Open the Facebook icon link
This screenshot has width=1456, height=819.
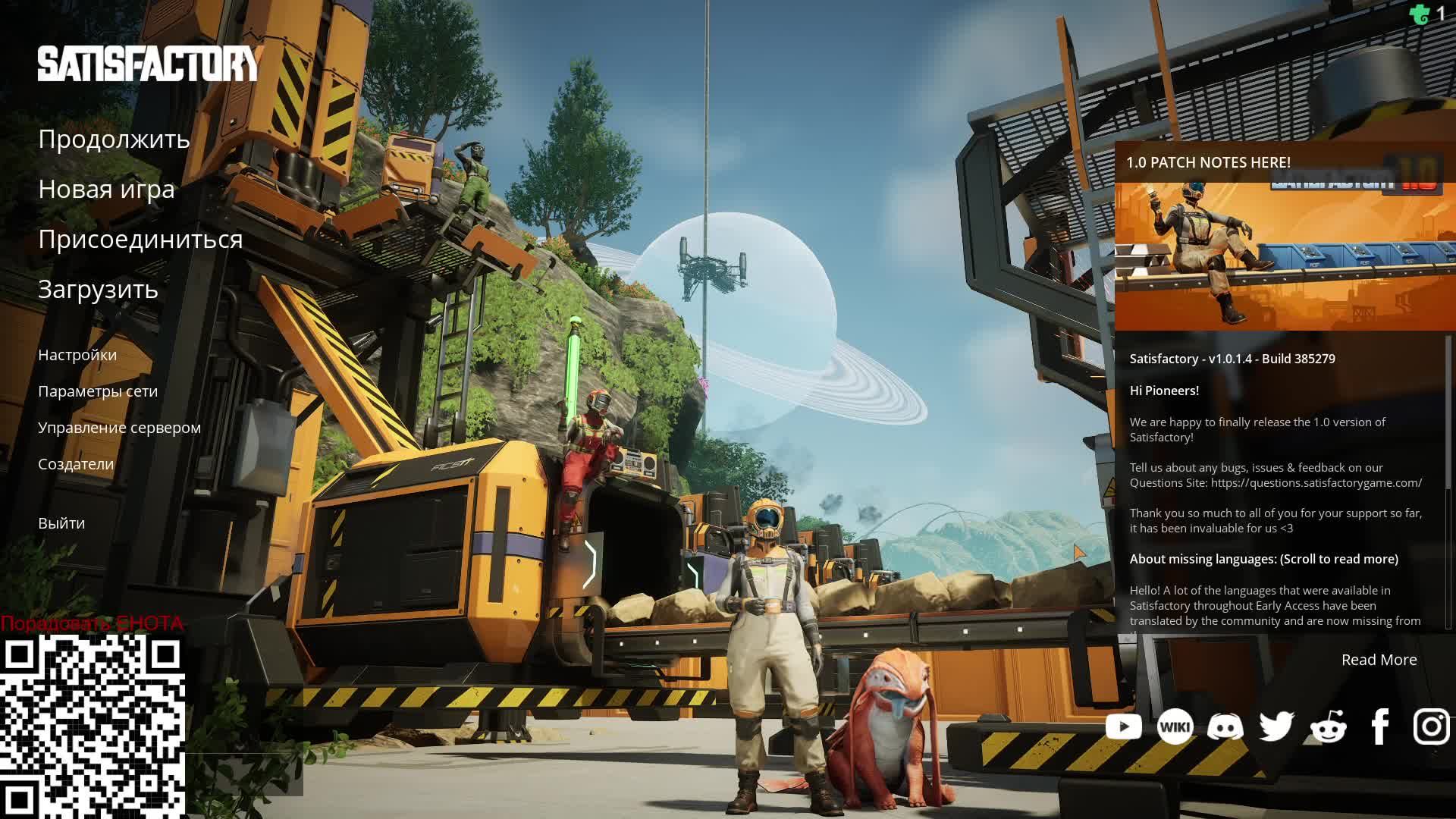(x=1379, y=726)
